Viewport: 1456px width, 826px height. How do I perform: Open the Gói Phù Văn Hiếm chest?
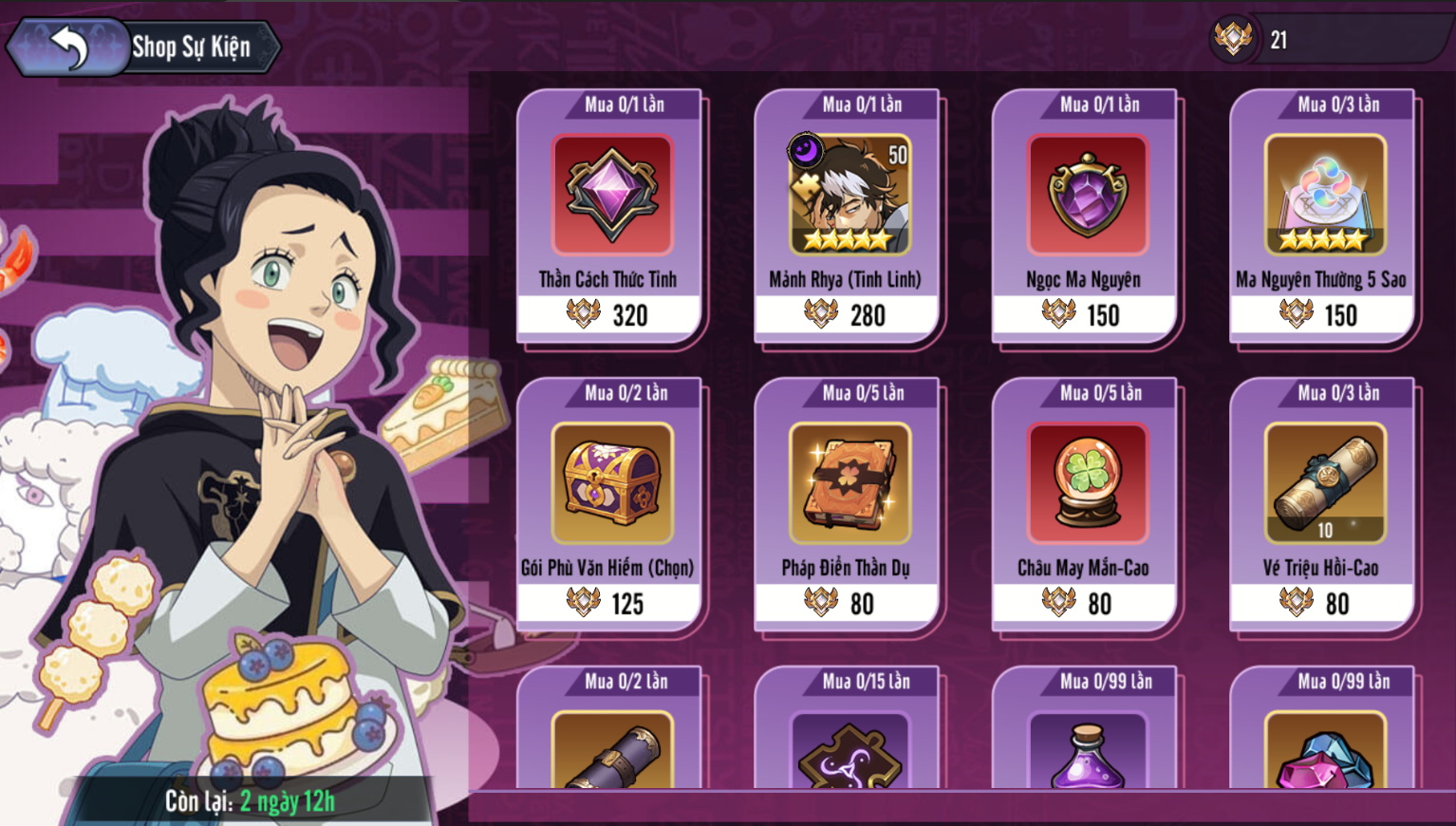point(612,483)
